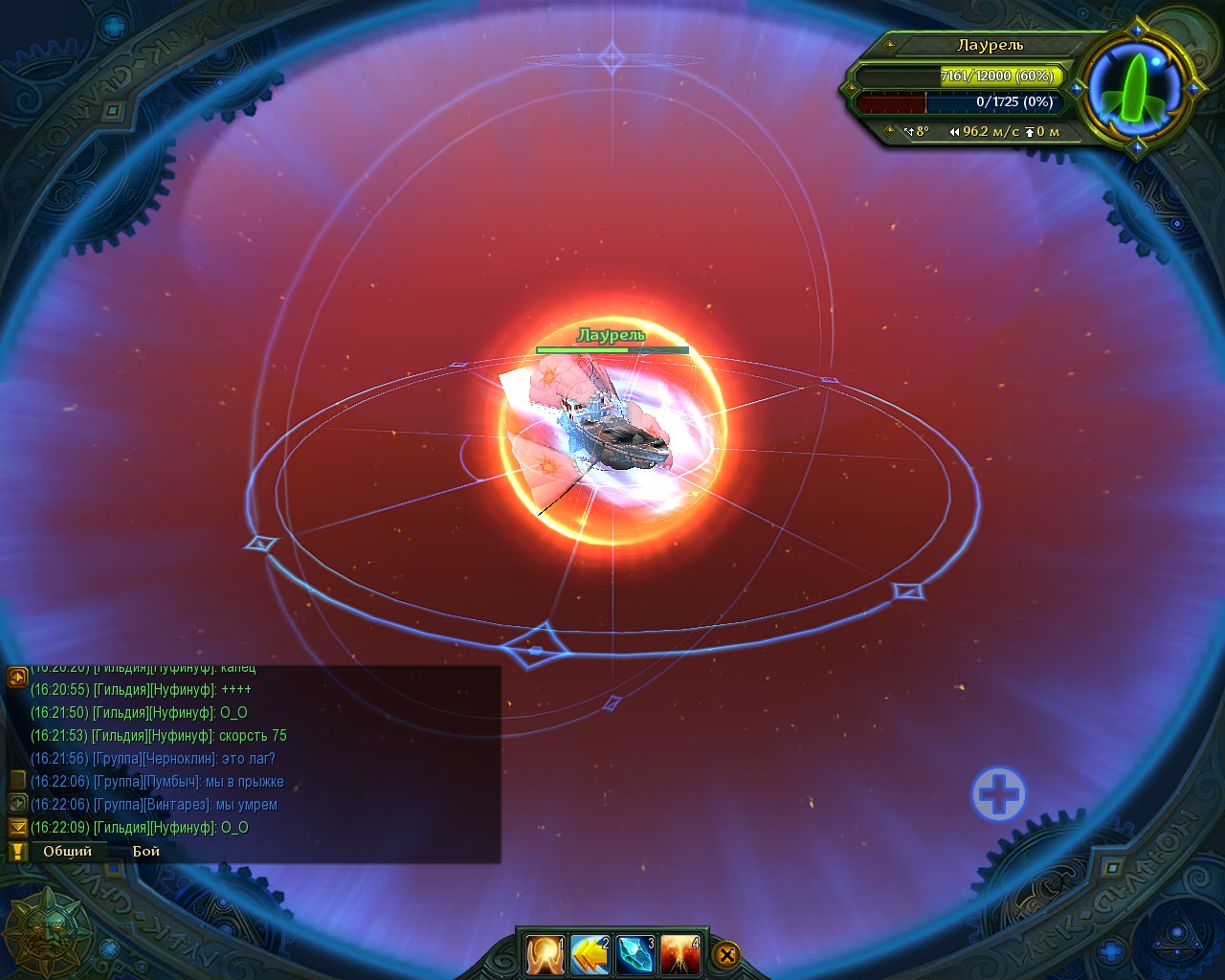Use the yellow double-arrow ability
The height and width of the screenshot is (980, 1225).
590,954
